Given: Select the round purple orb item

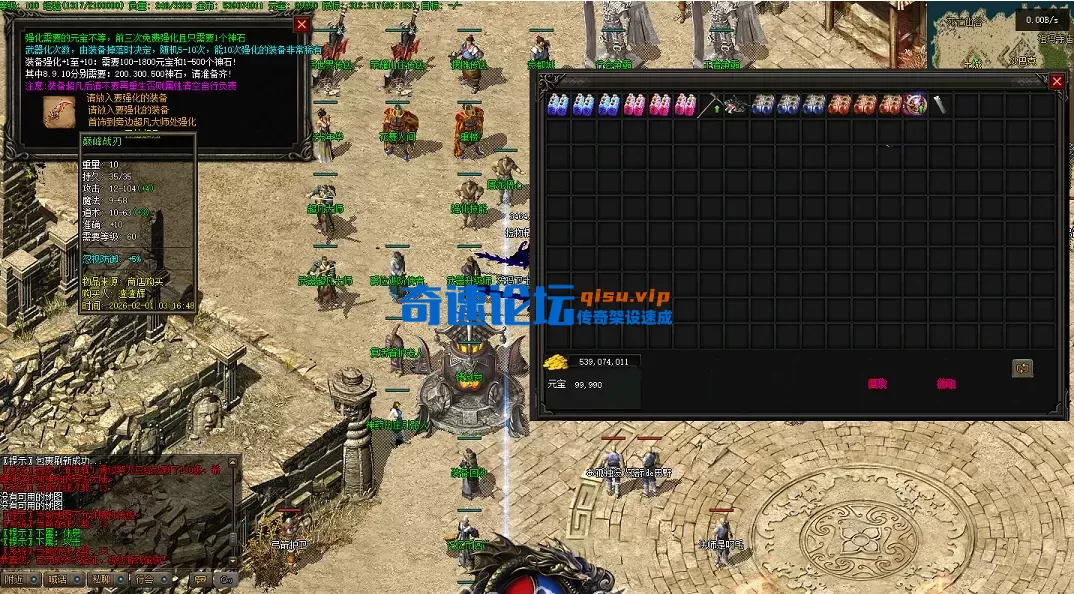Looking at the screenshot, I should [916, 104].
